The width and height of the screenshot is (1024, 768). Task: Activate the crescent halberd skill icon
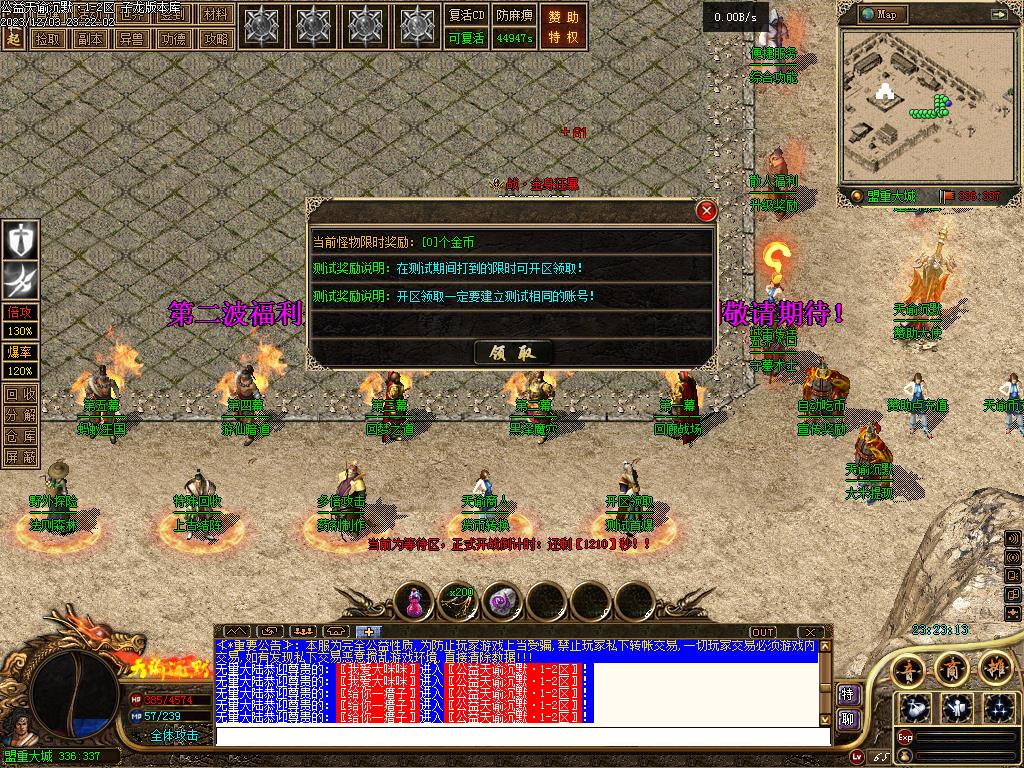(x=21, y=279)
